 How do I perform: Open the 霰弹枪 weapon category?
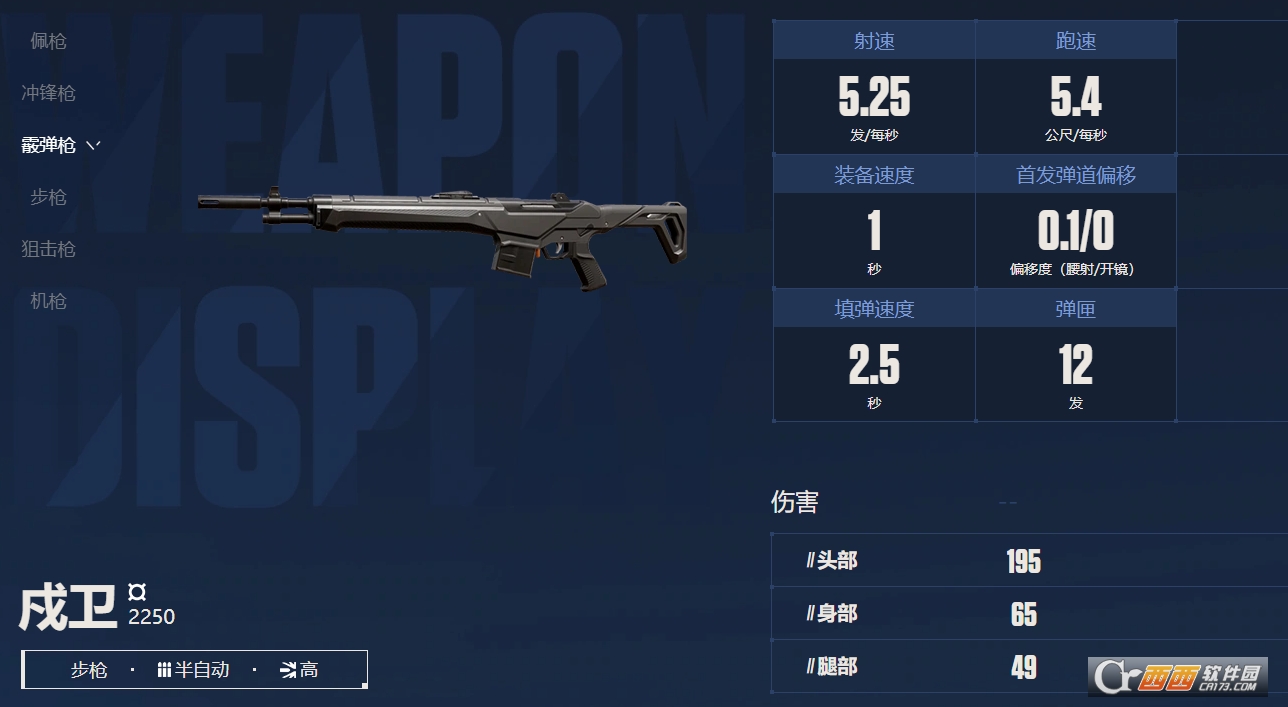pos(48,145)
